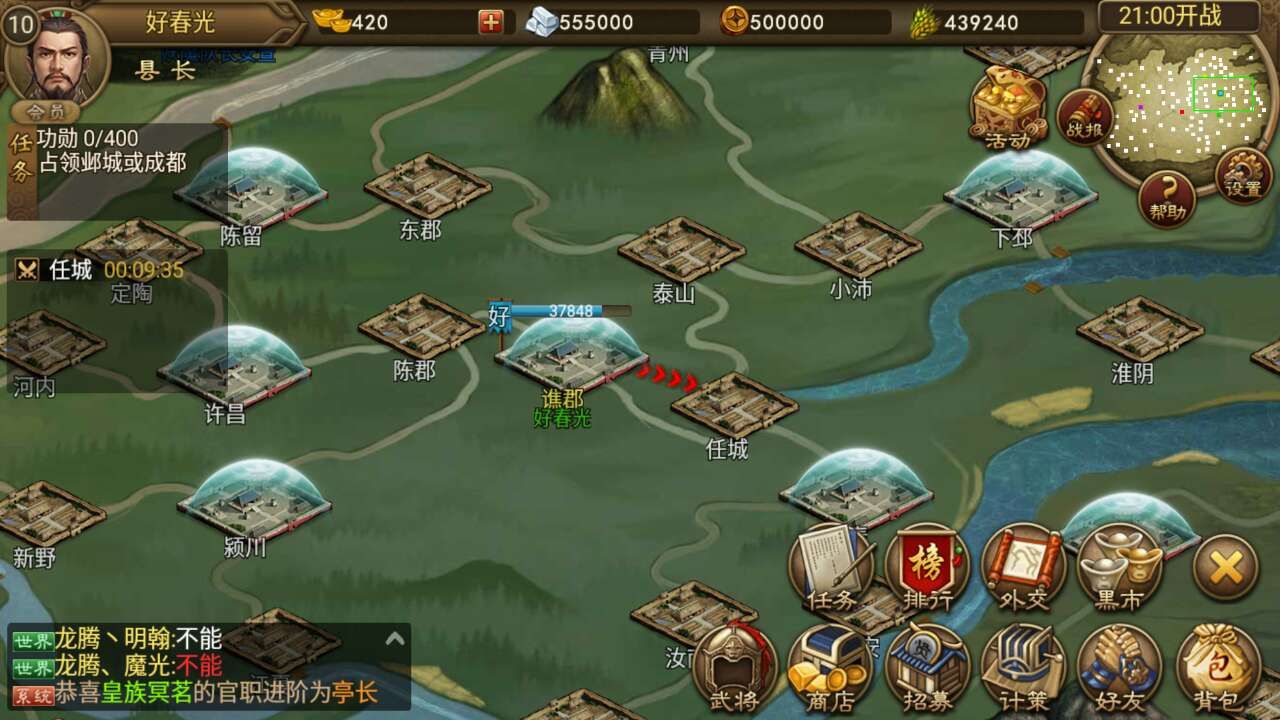Open the 计策 stratagems menu
1280x720 pixels.
1022,667
